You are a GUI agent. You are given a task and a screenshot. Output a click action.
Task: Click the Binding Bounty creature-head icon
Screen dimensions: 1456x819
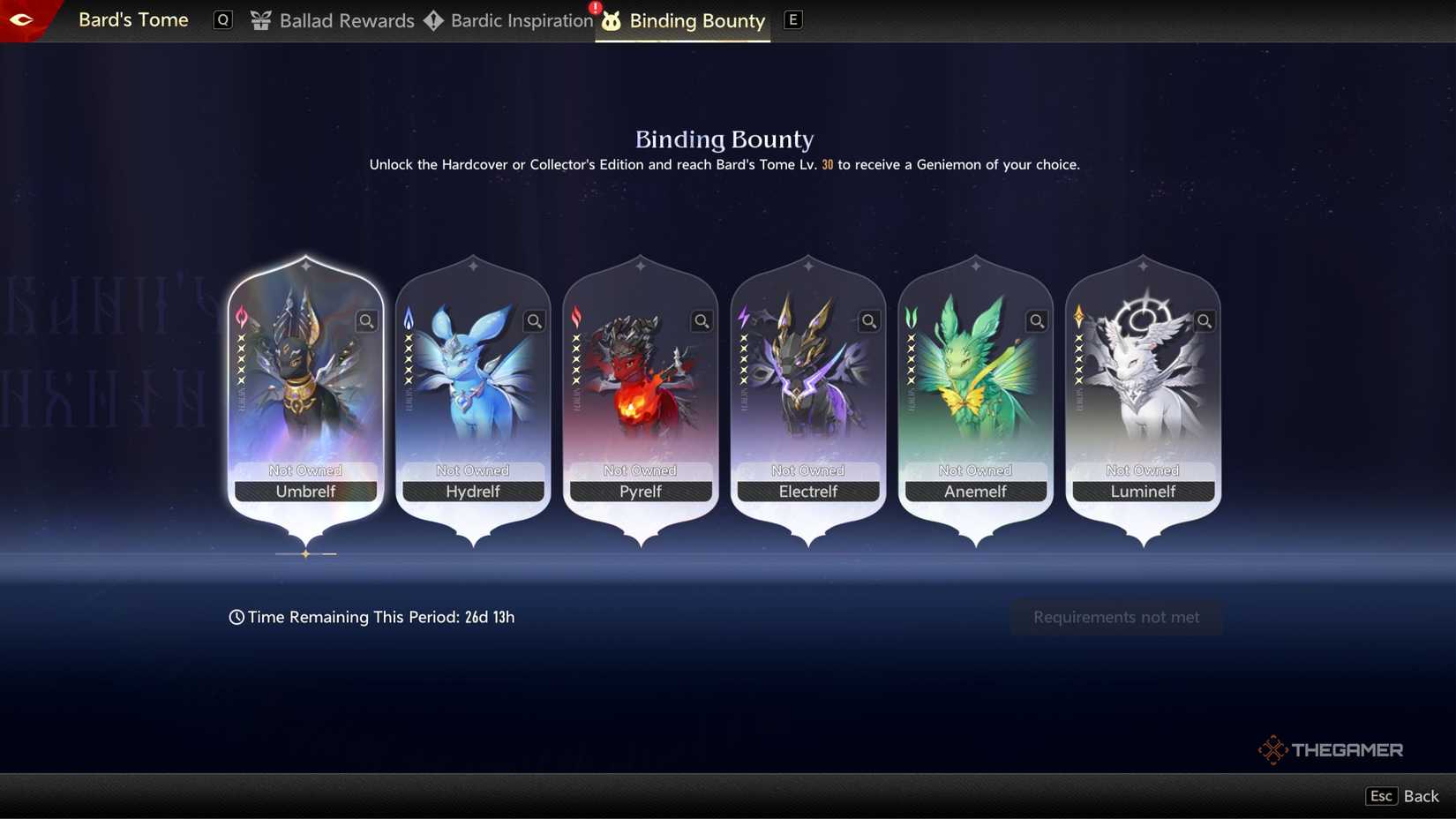(x=612, y=20)
